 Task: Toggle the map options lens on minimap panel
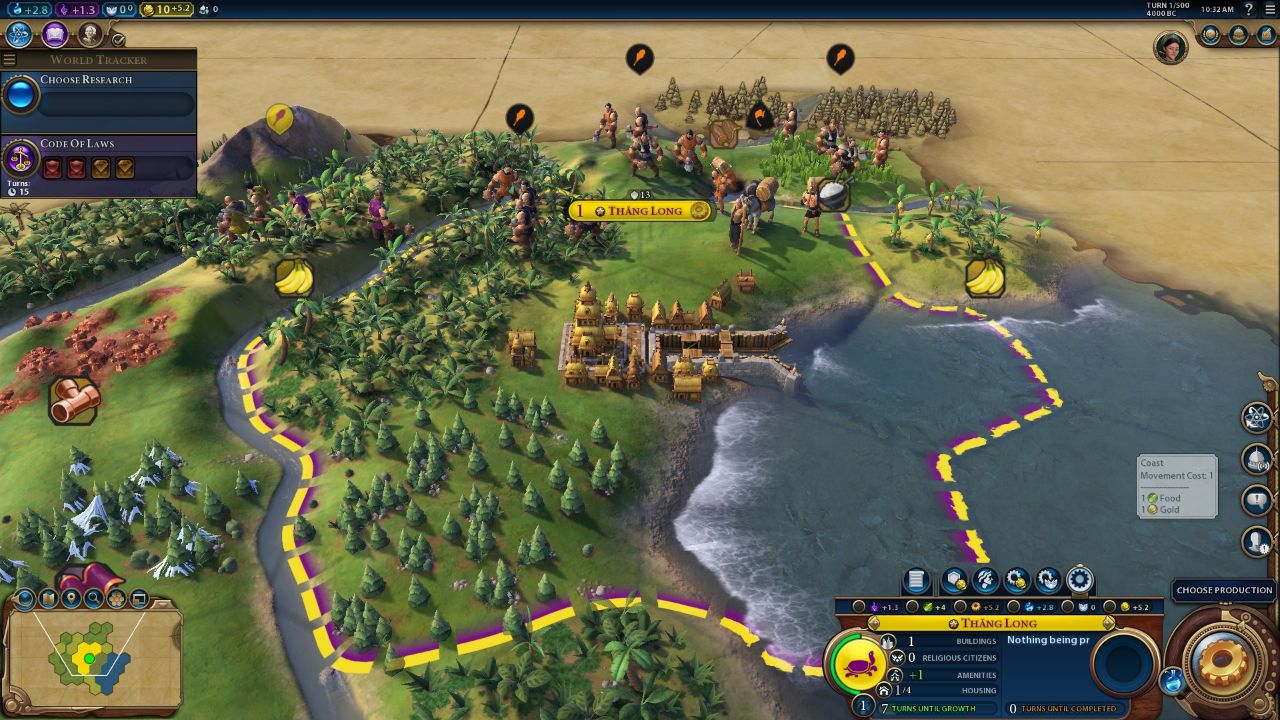[x=24, y=598]
